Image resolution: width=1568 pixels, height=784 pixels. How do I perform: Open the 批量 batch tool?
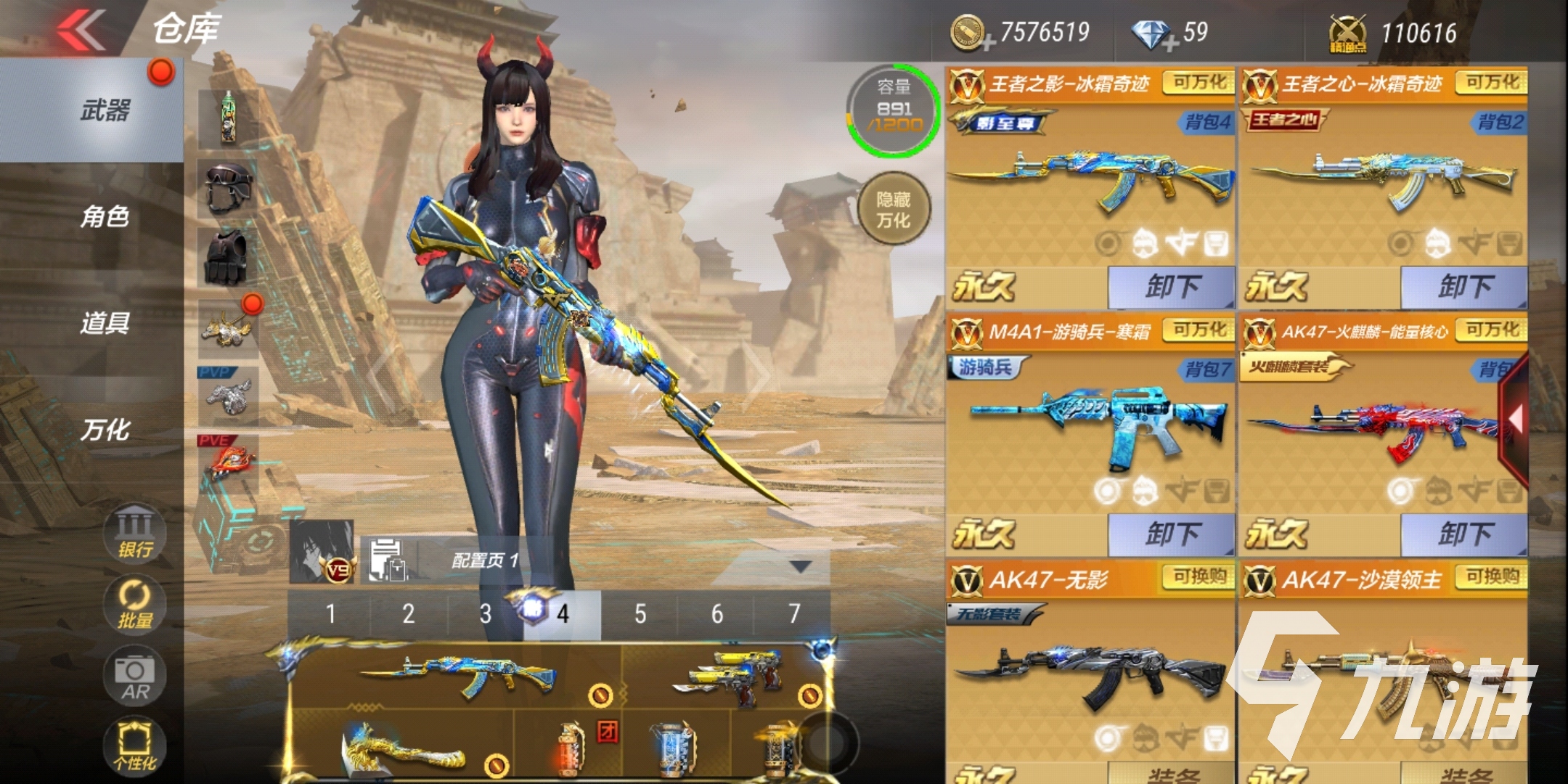[135, 604]
